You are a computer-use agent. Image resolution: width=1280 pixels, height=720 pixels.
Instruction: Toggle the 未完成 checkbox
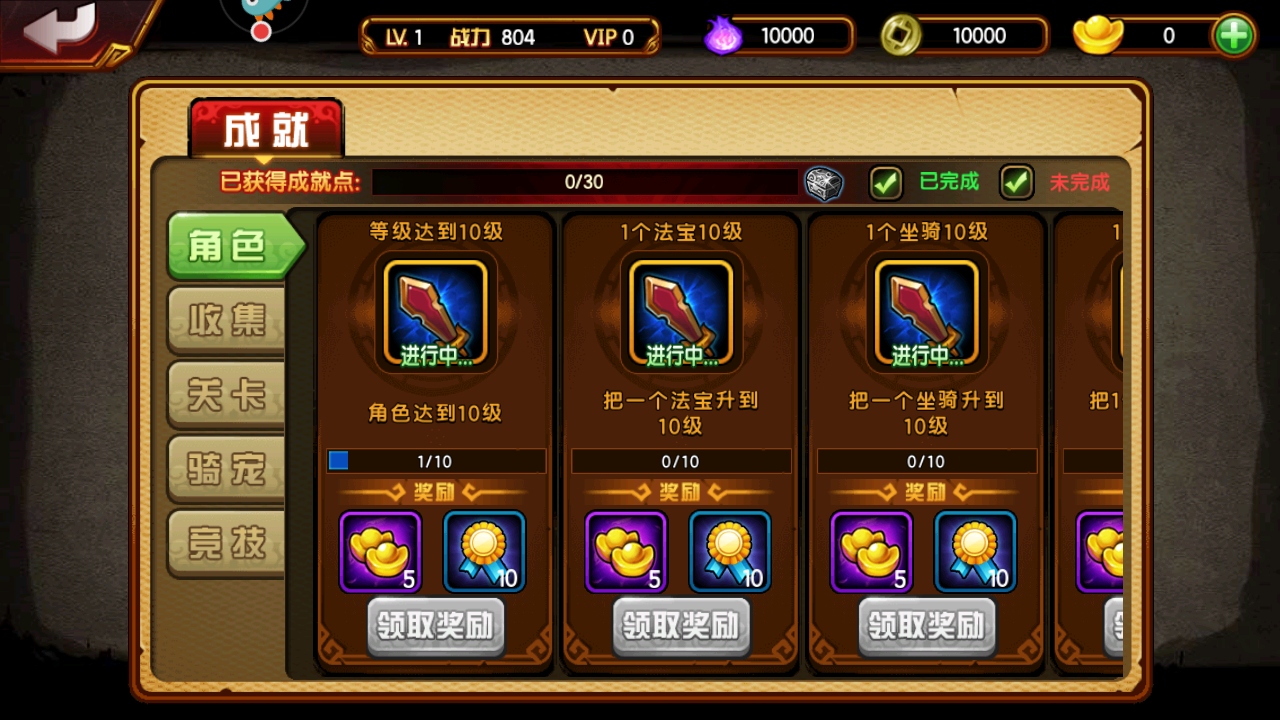[1016, 183]
